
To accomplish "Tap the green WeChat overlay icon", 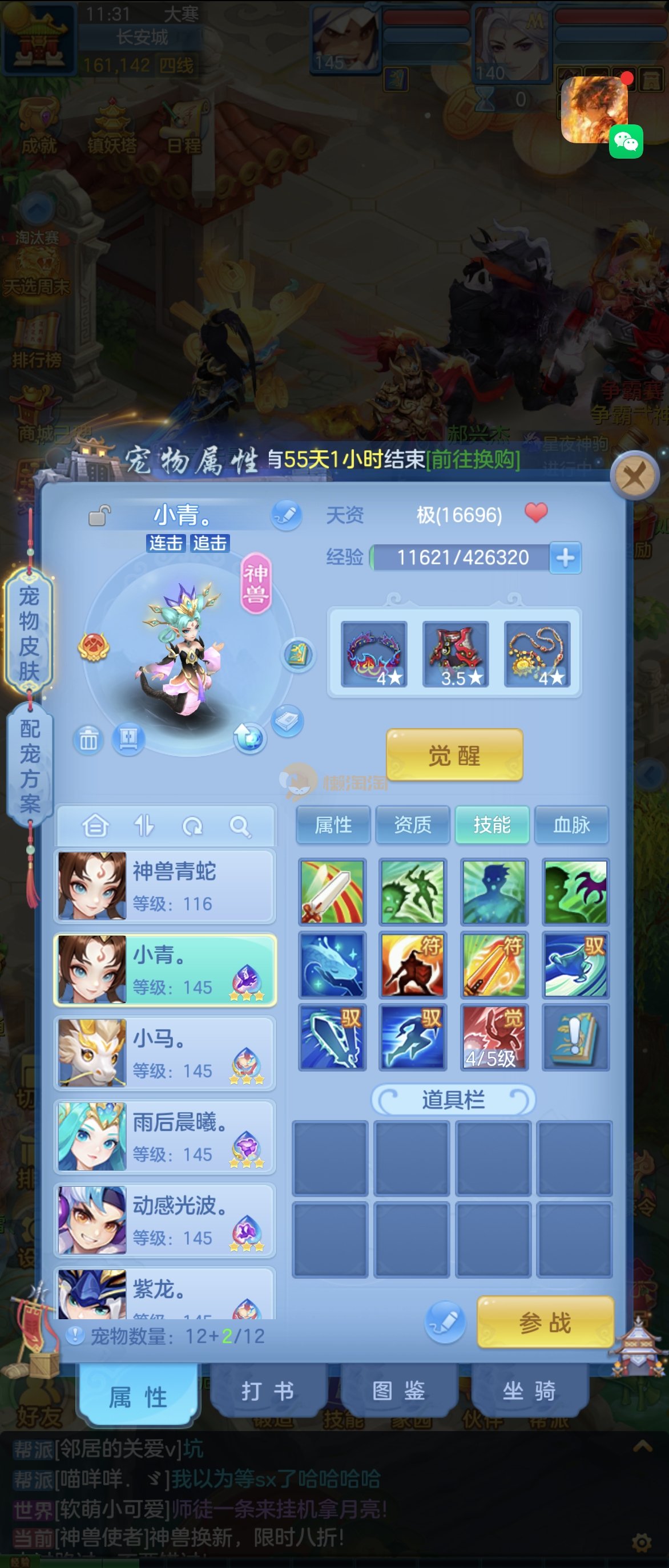I will (626, 142).
